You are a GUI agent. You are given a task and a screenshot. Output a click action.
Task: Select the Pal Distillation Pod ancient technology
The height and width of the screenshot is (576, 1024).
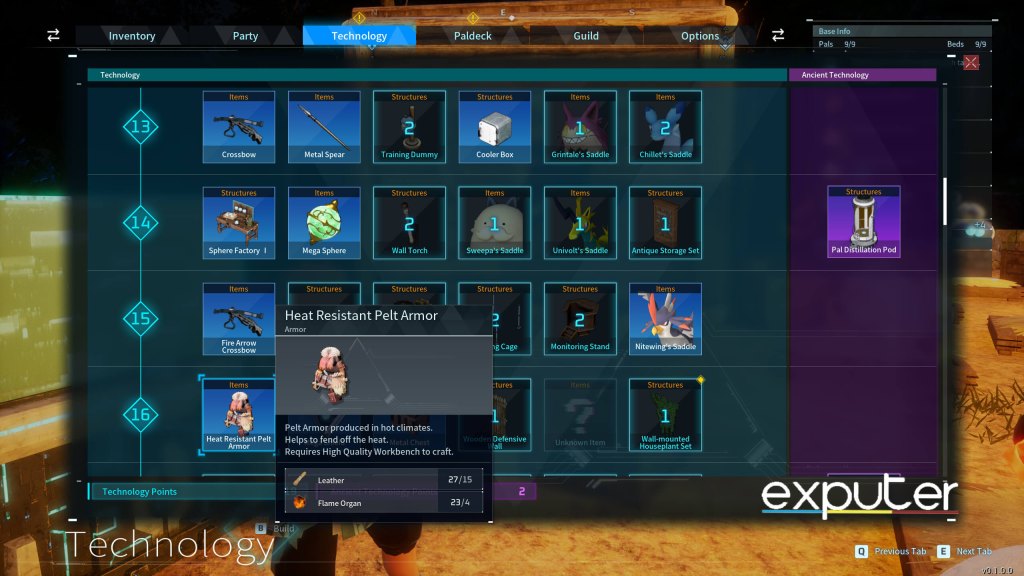point(863,222)
